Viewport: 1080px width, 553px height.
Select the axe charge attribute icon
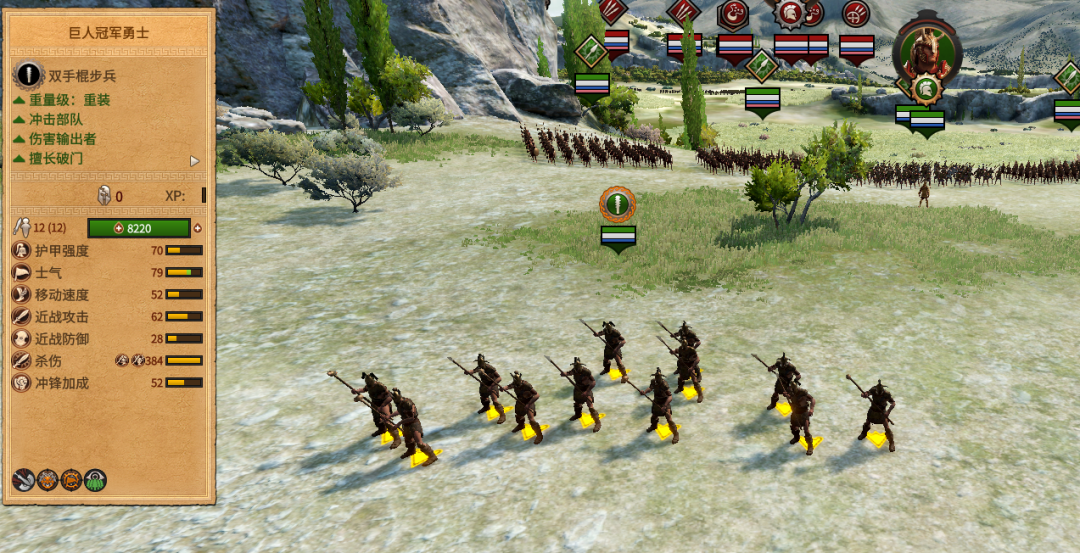click(x=24, y=480)
